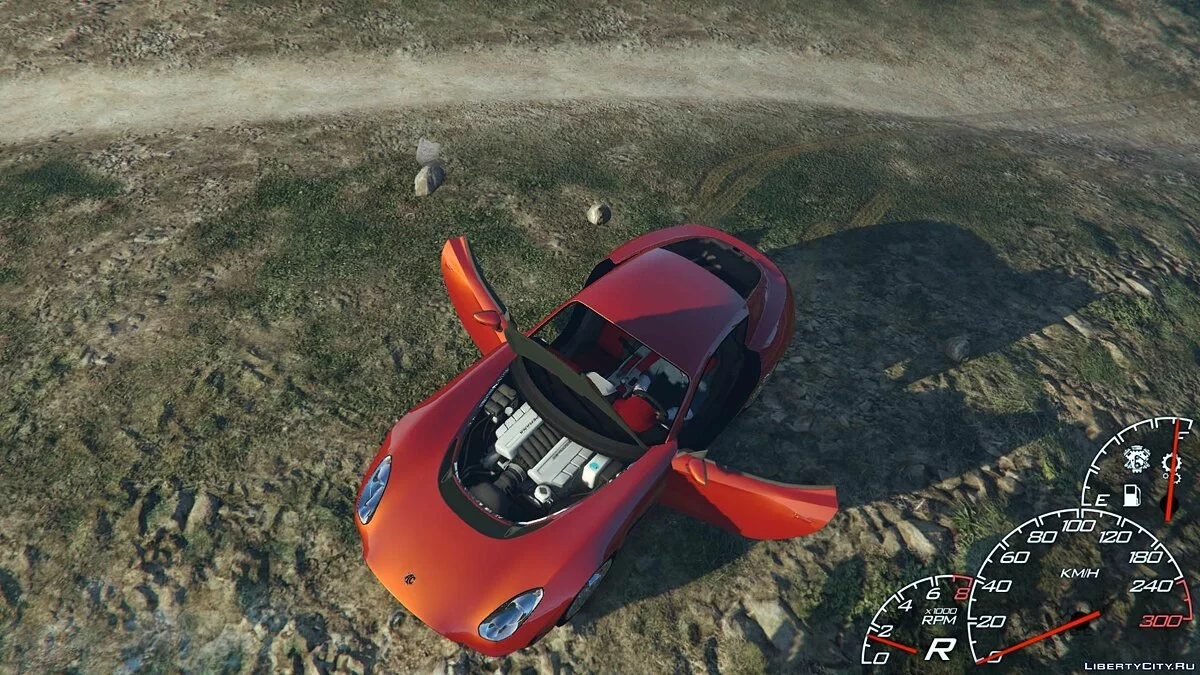Click the R gear indicator

938,648
